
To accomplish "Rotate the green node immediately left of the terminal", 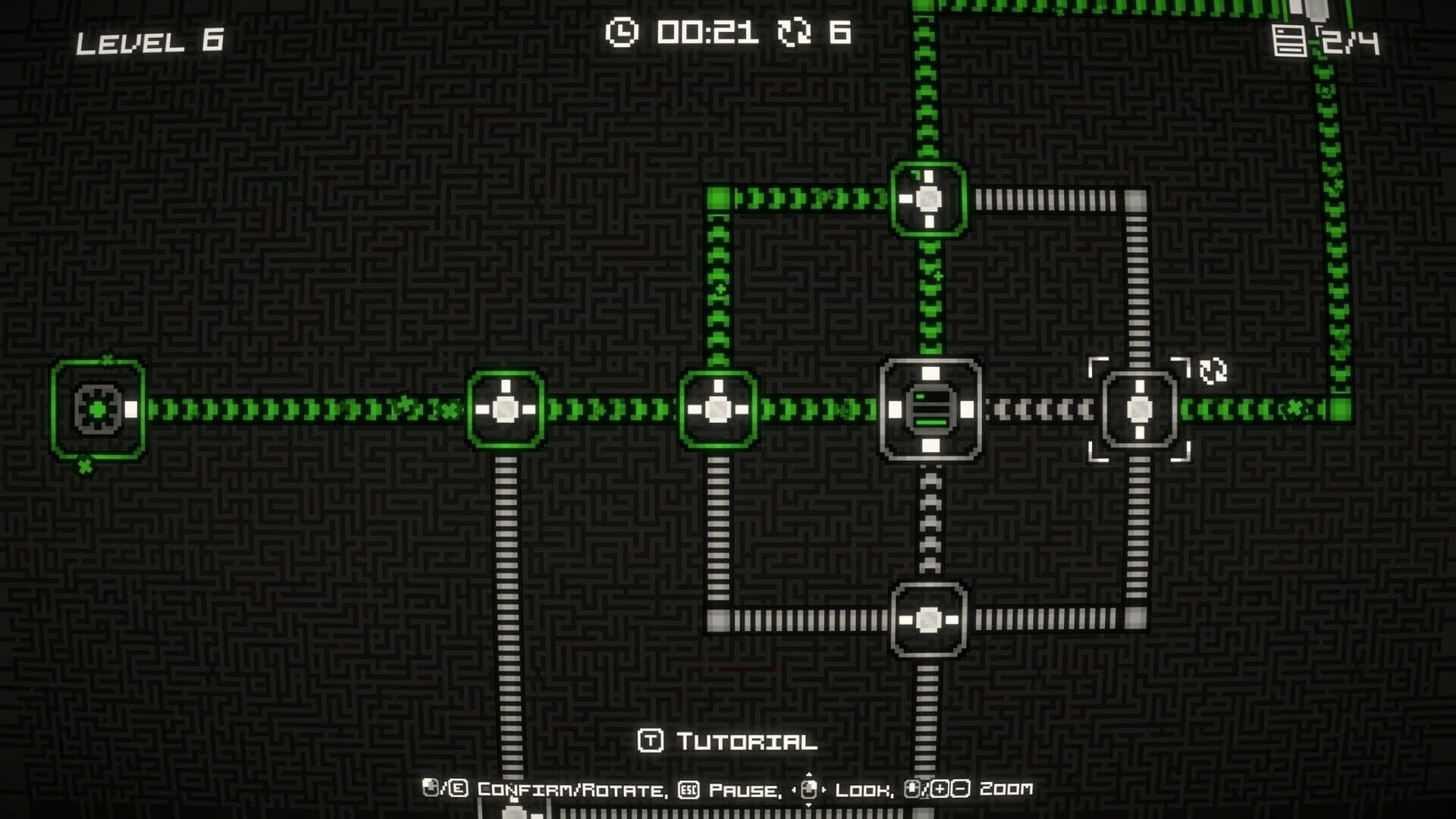I will [x=717, y=409].
